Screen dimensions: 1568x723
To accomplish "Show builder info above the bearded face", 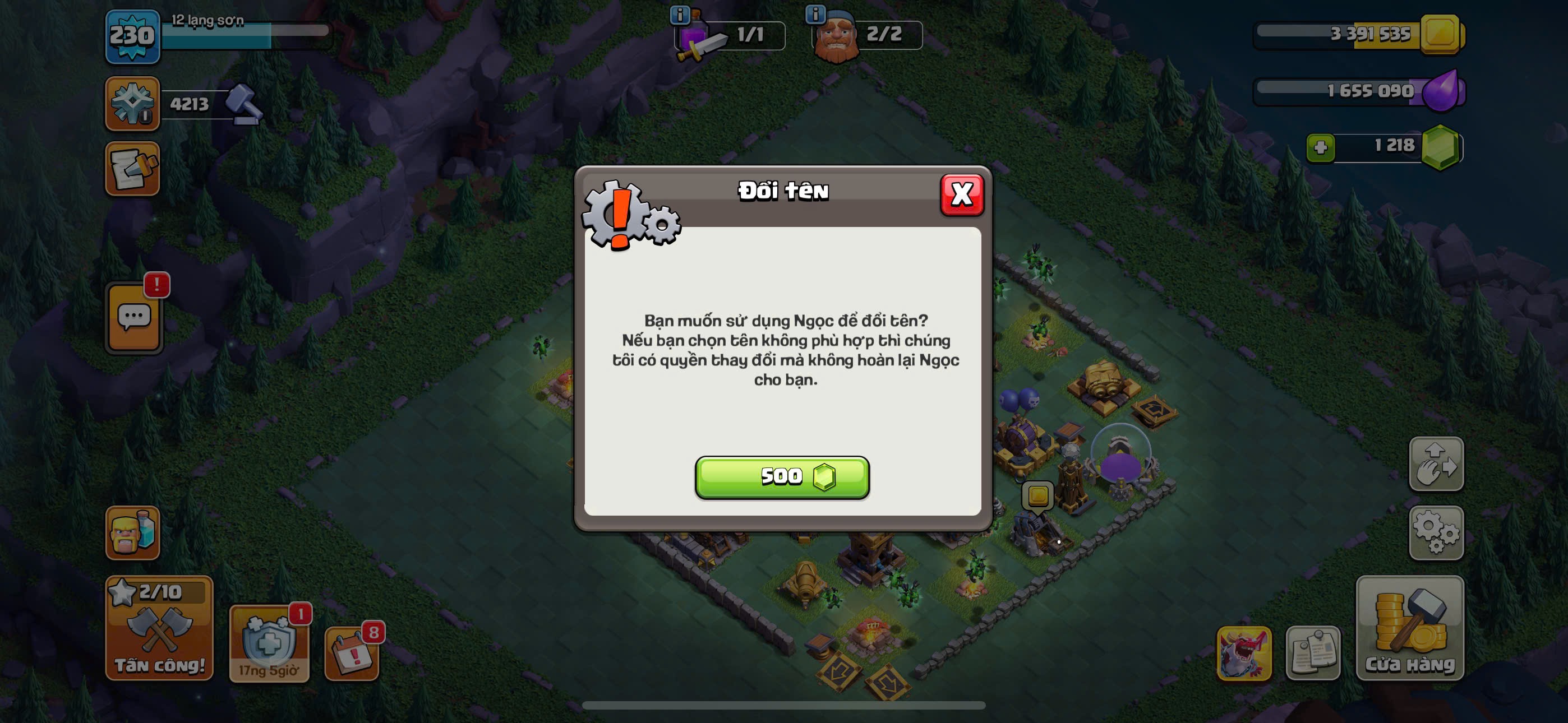I will click(x=815, y=14).
